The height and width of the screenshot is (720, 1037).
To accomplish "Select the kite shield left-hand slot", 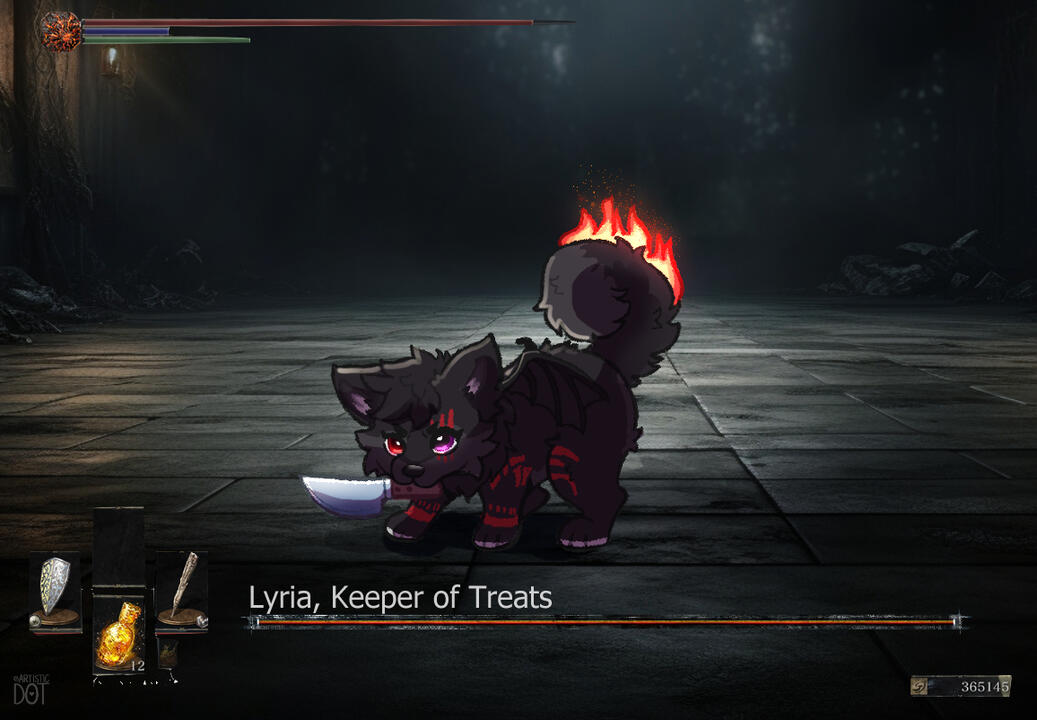I will click(x=54, y=591).
